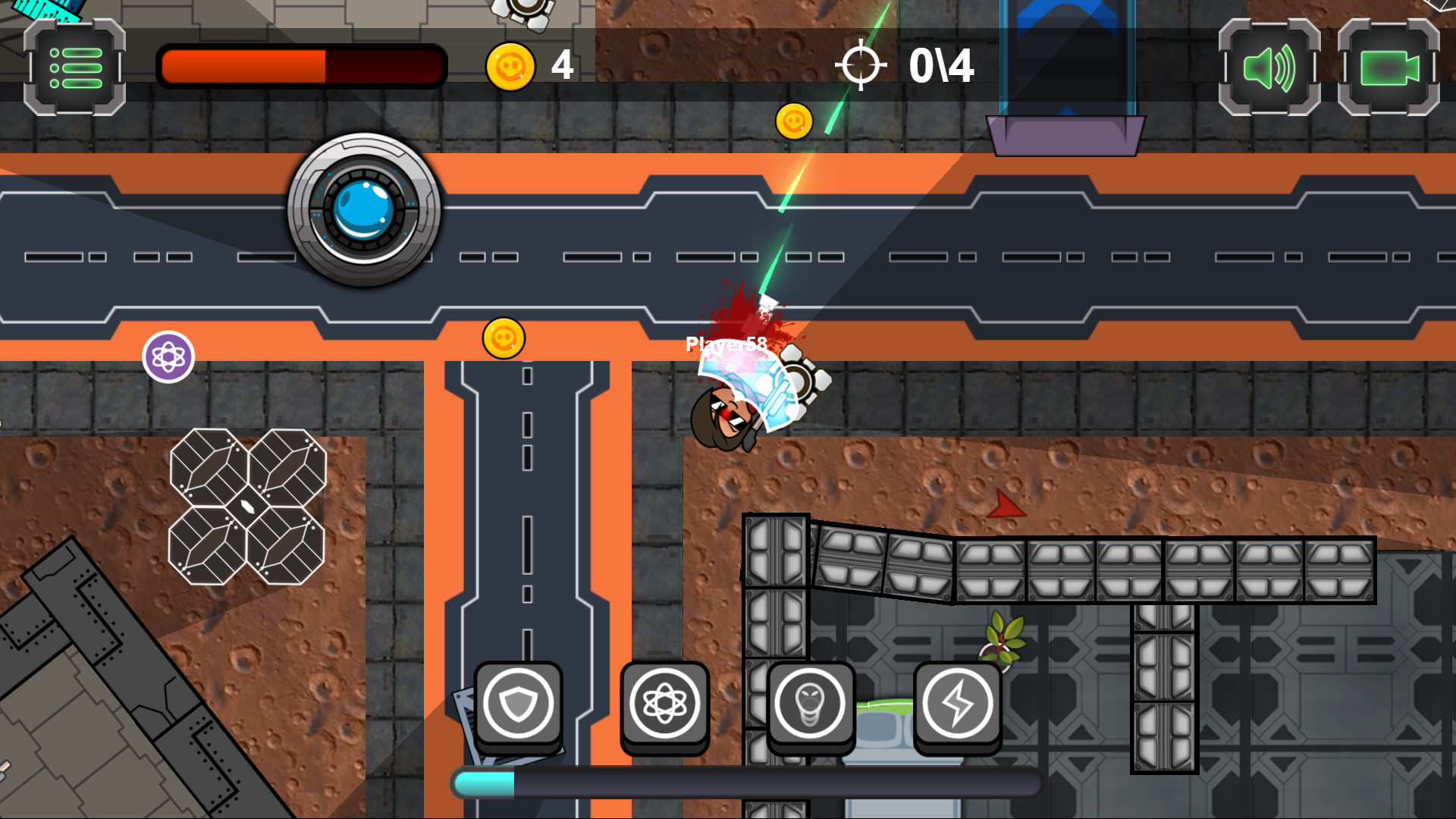Toggle the sound speaker button
The image size is (1456, 819).
pyautogui.click(x=1269, y=68)
